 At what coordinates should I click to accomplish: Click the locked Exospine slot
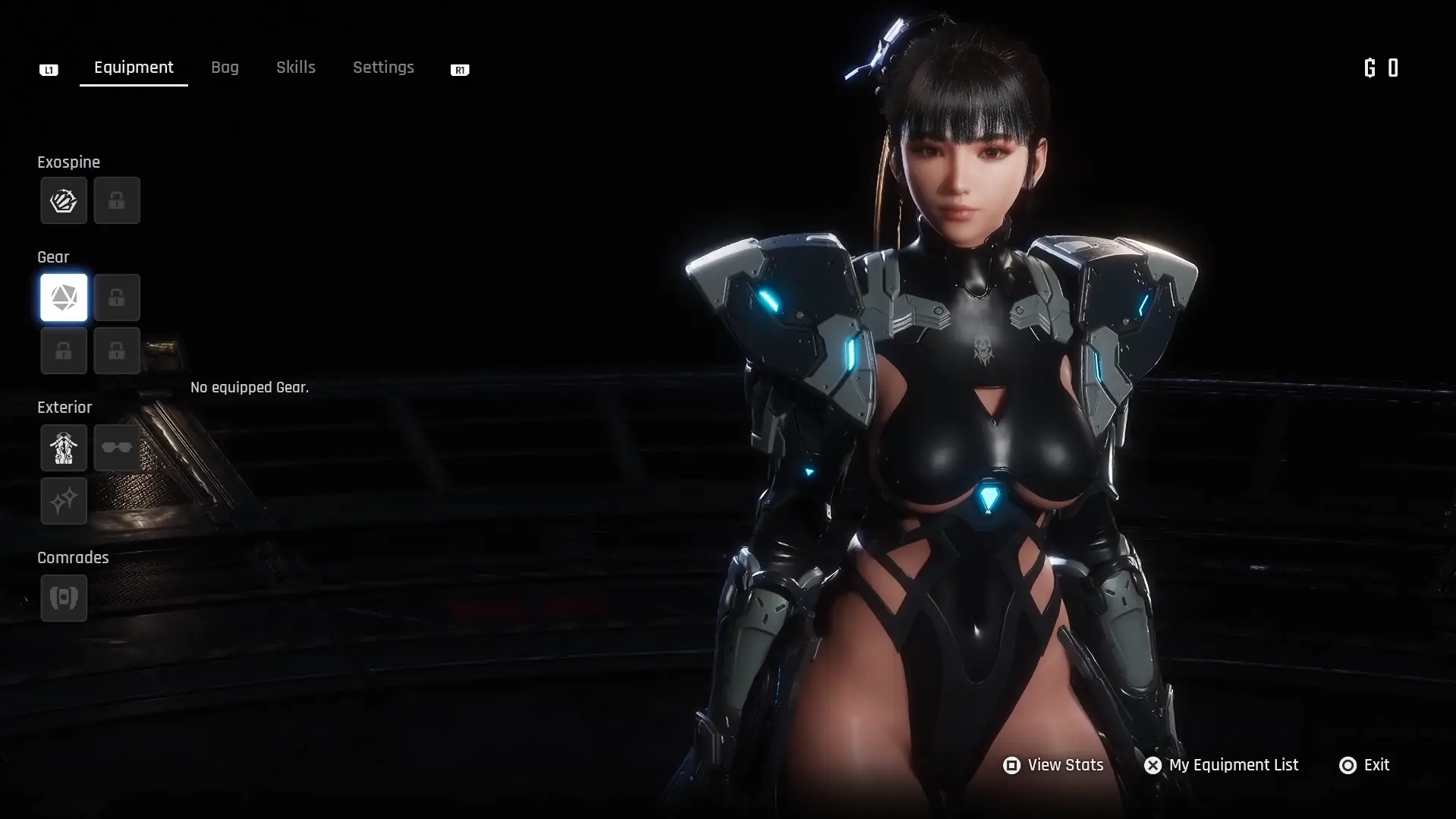click(x=117, y=200)
